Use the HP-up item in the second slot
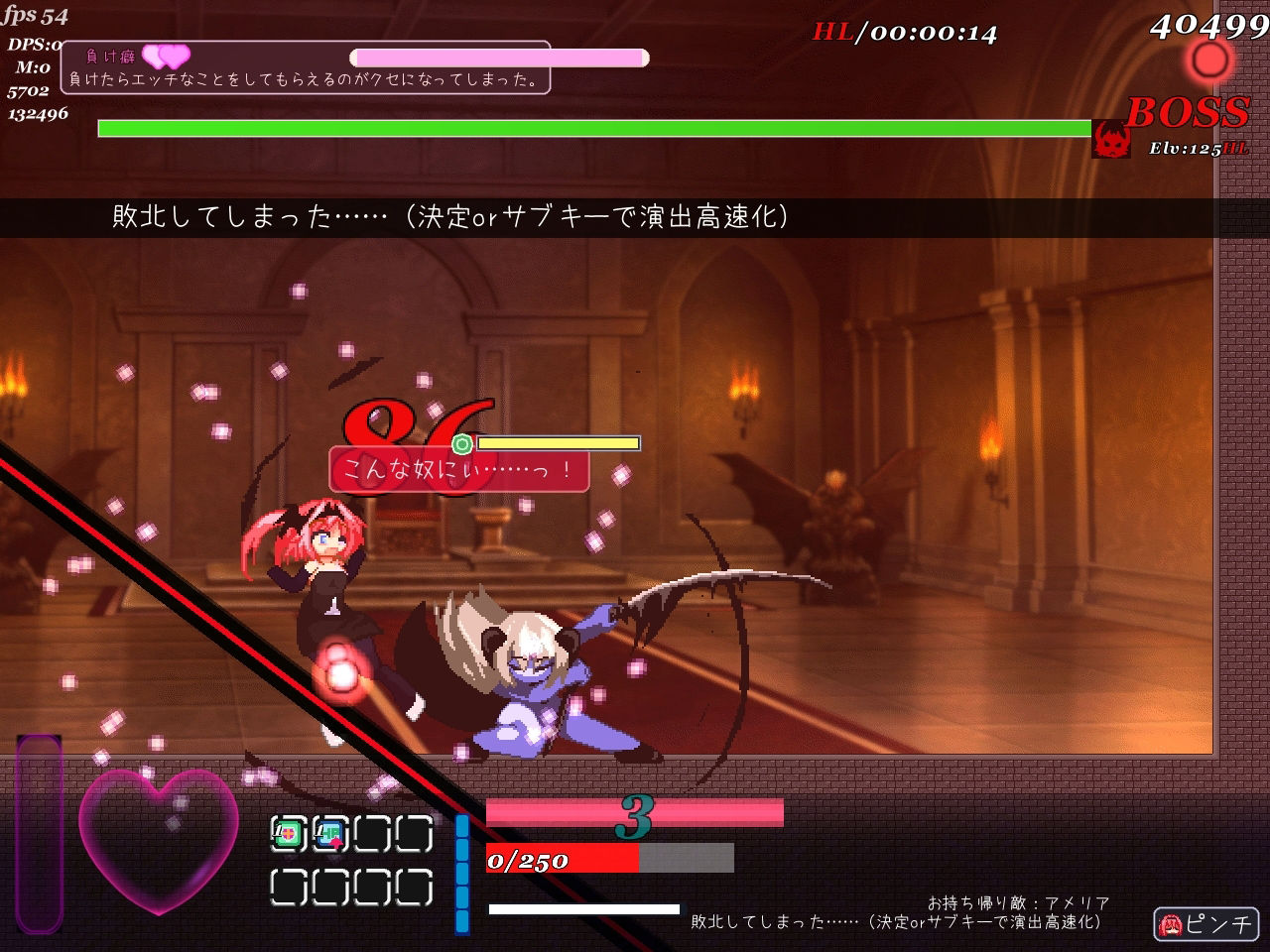This screenshot has height=952, width=1270. click(327, 833)
